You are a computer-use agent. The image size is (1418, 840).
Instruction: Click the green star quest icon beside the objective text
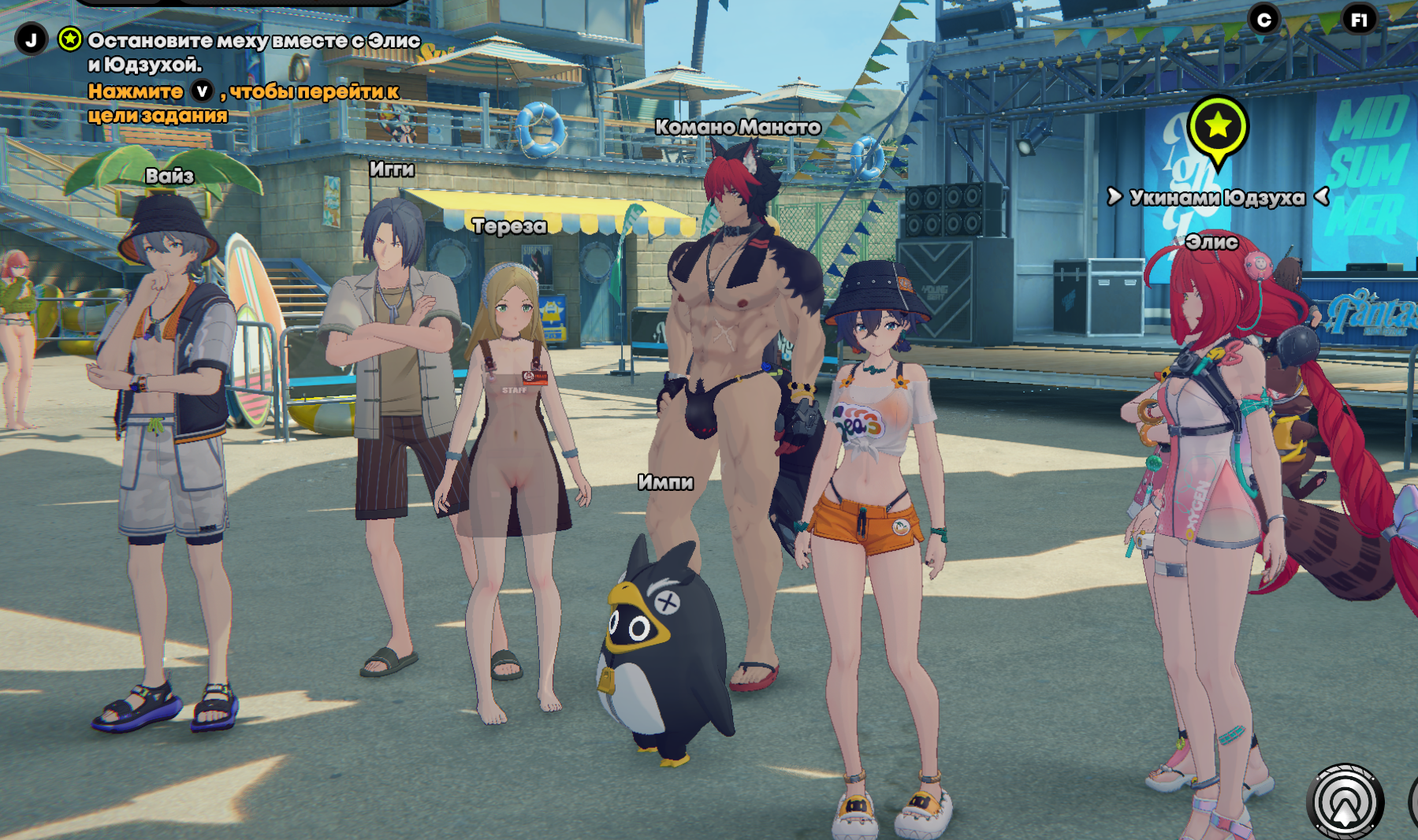(70, 39)
